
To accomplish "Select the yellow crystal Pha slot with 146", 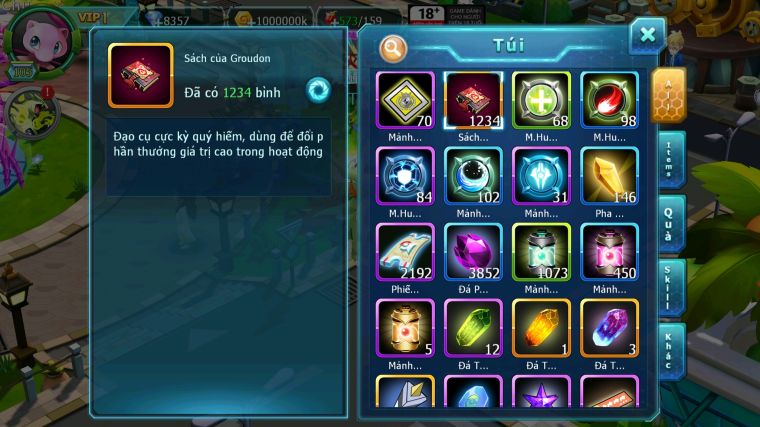I will [609, 176].
